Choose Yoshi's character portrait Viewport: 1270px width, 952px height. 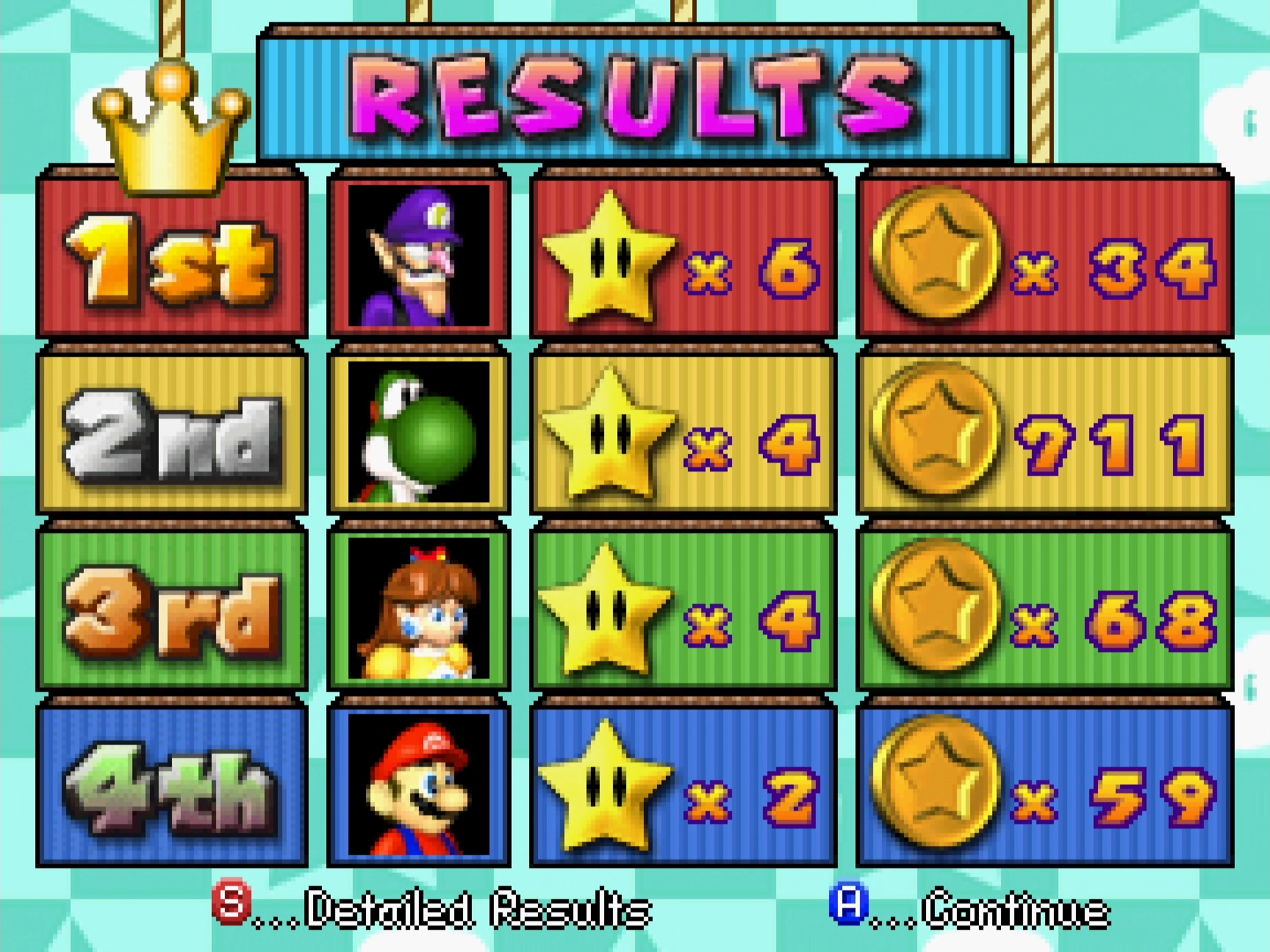pyautogui.click(x=418, y=431)
